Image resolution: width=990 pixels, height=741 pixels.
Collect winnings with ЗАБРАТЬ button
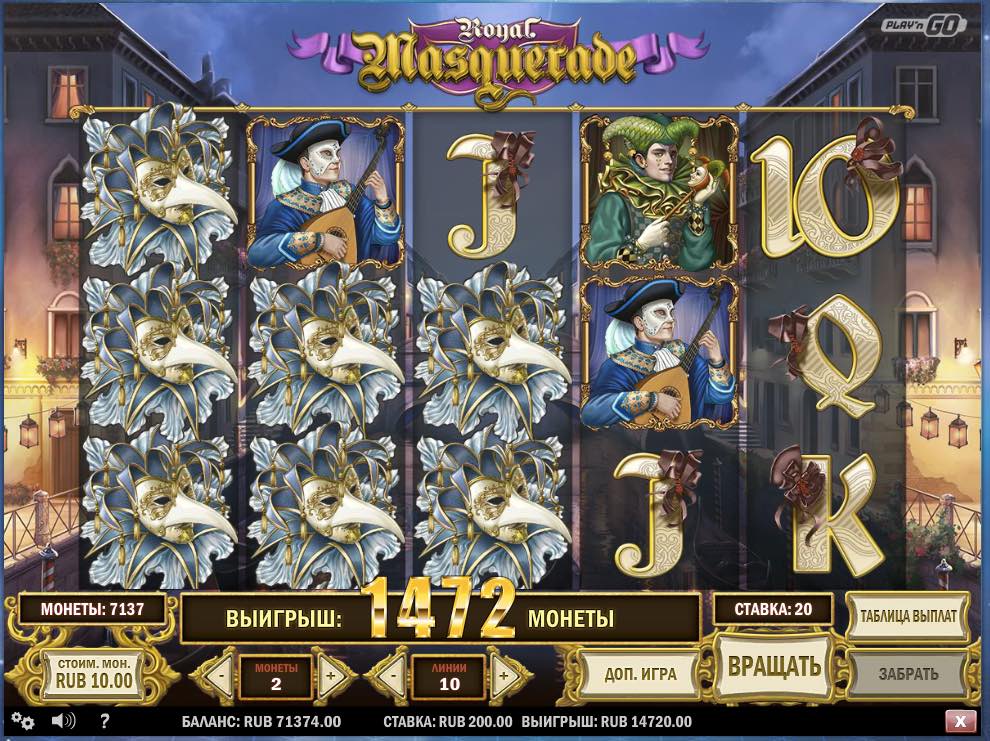pos(908,673)
